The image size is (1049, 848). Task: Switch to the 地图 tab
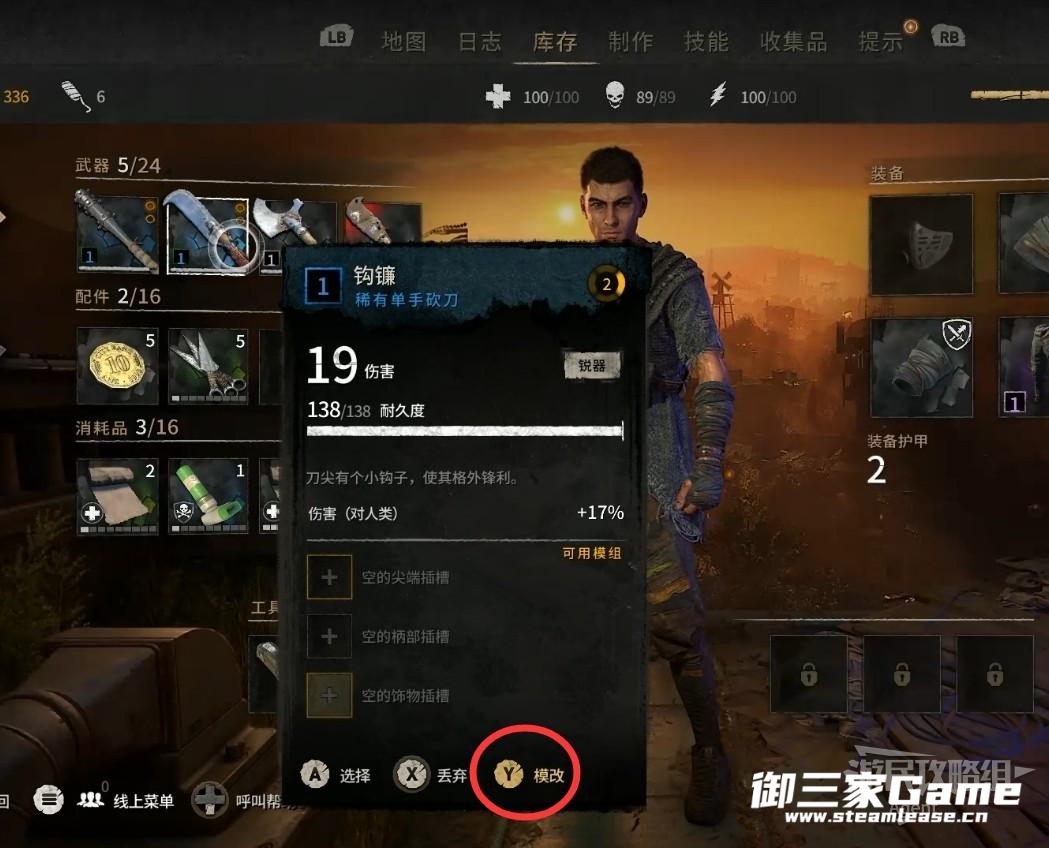(x=403, y=41)
